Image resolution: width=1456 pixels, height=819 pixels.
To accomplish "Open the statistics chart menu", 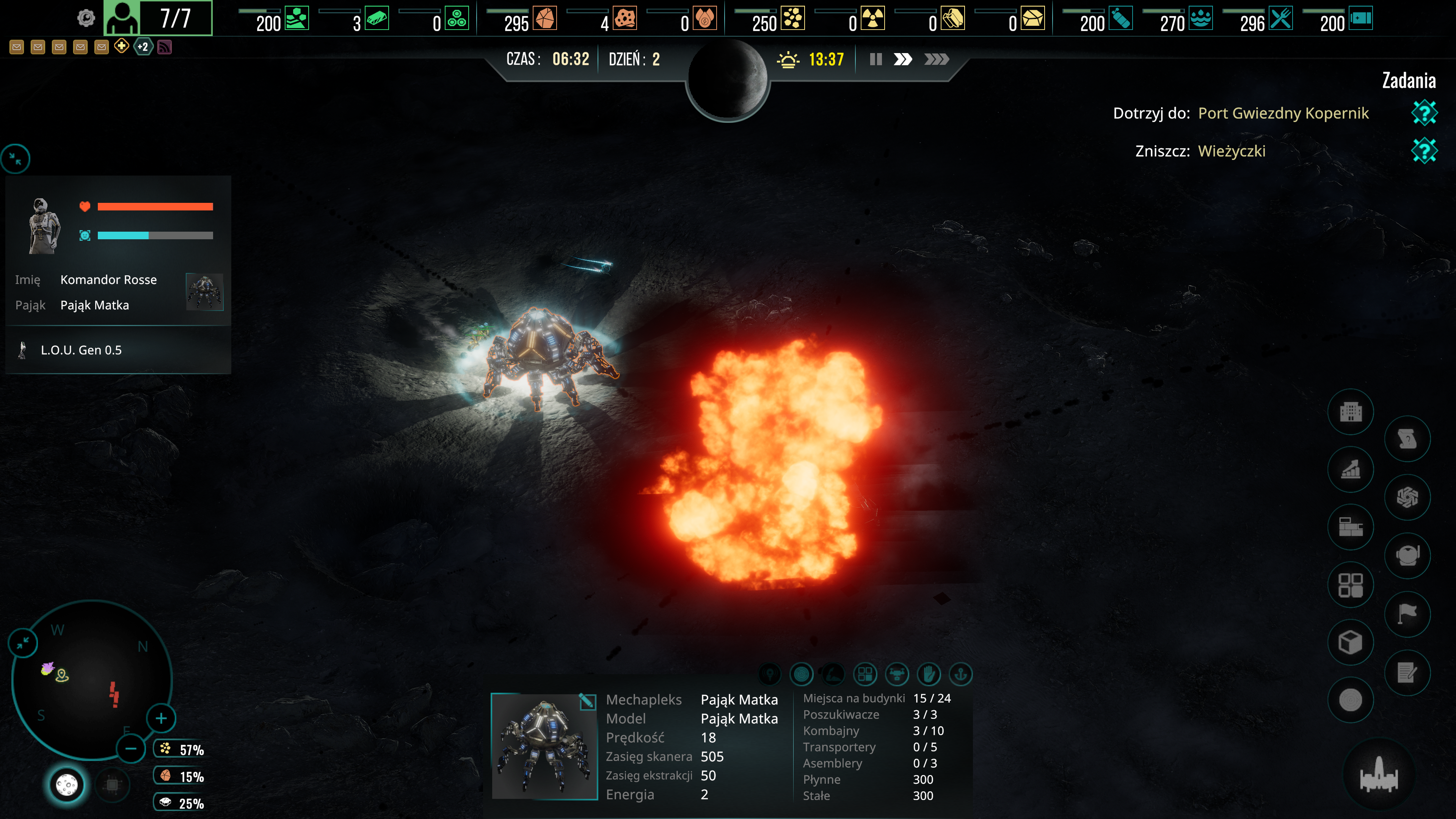I will (x=1350, y=470).
